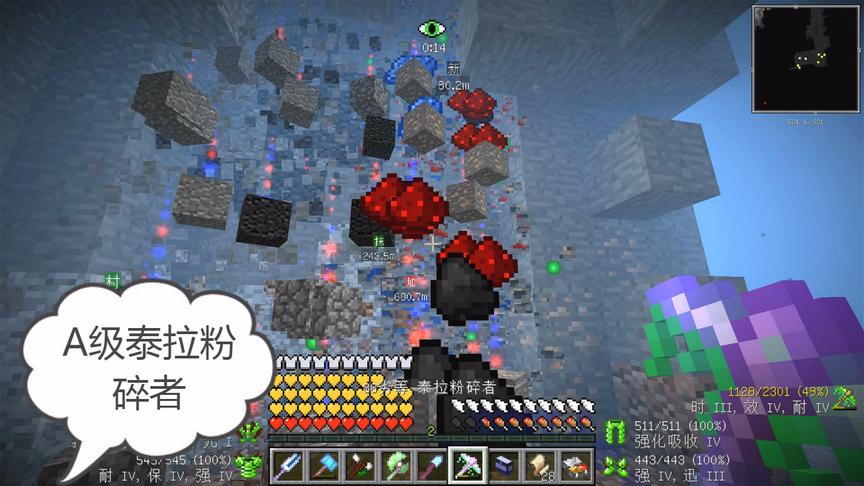
Task: Click the green chestplate armor status icon
Action: (249, 465)
